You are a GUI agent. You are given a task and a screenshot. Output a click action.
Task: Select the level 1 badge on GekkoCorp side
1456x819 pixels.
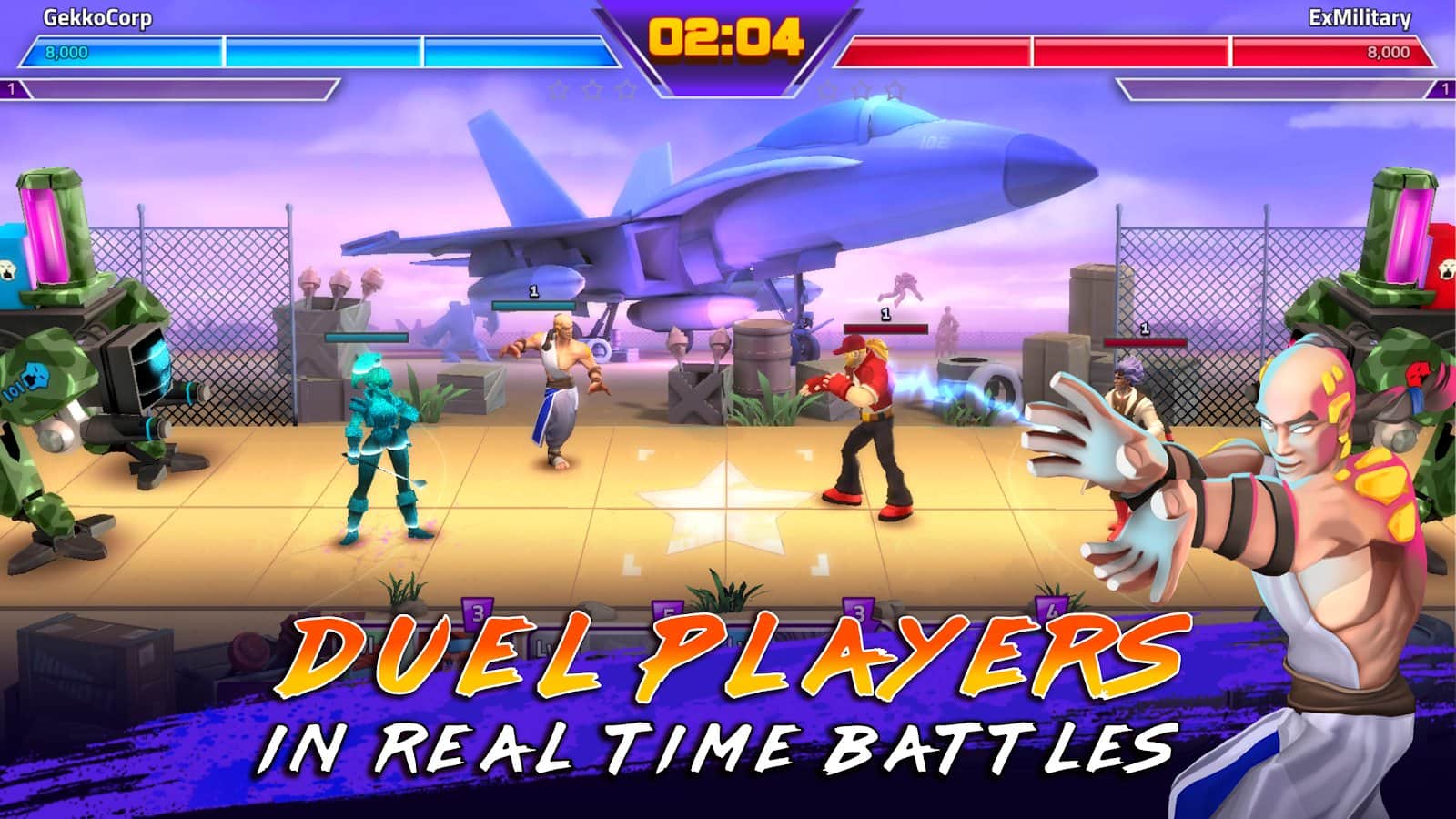point(13,90)
